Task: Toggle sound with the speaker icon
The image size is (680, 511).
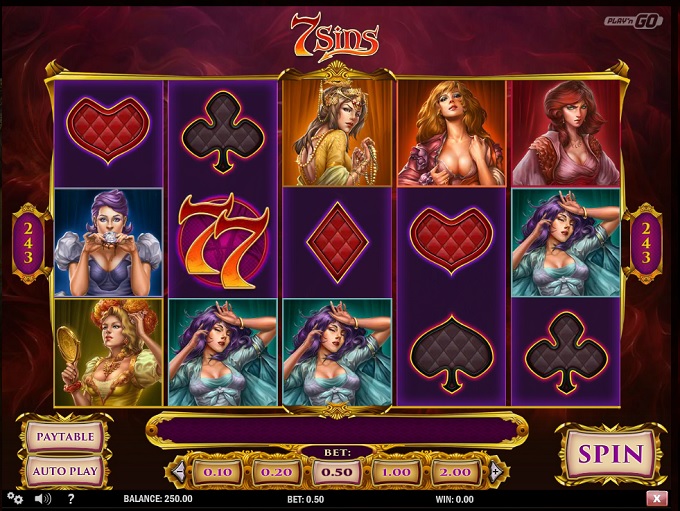Action: point(42,498)
